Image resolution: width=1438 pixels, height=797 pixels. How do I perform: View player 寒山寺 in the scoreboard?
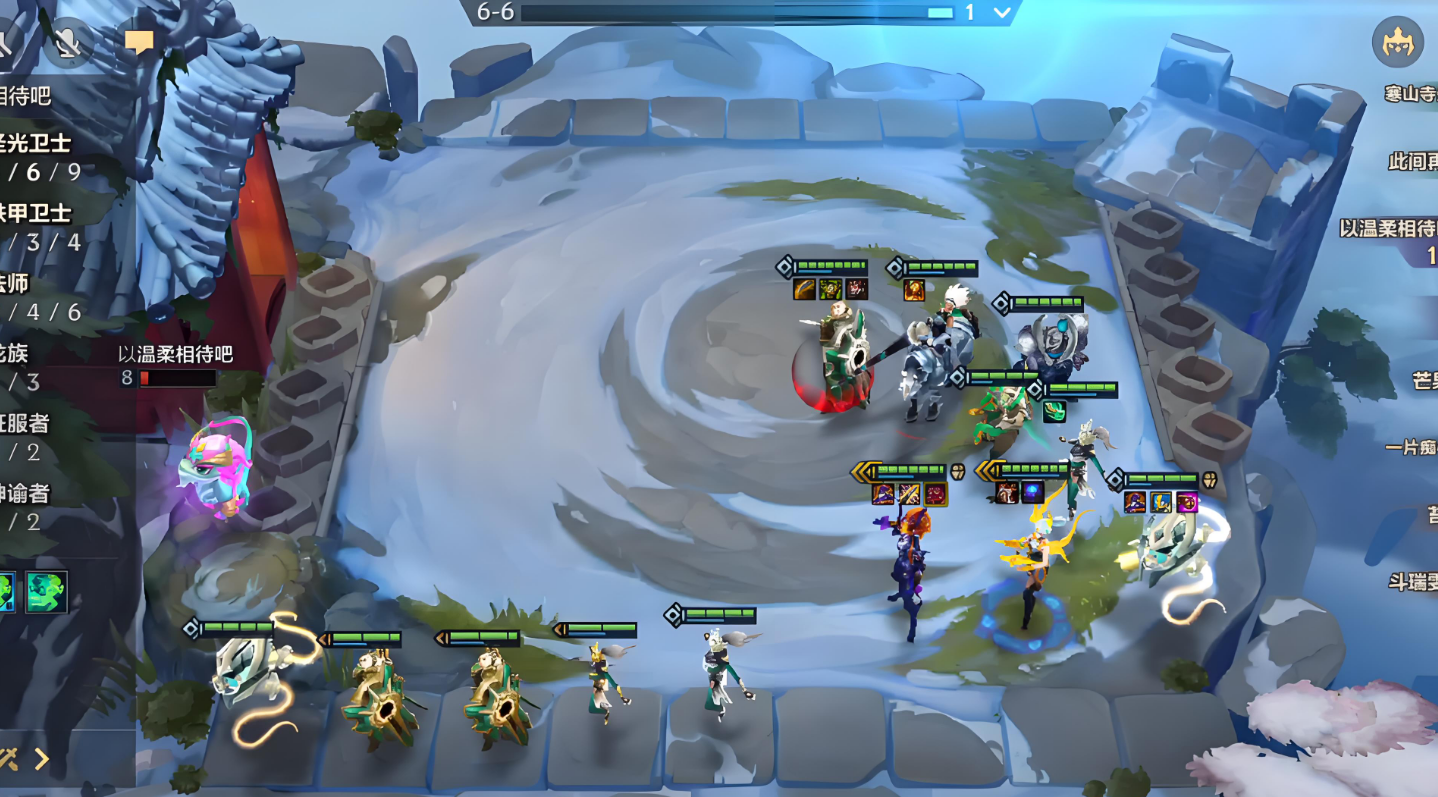tap(1410, 94)
